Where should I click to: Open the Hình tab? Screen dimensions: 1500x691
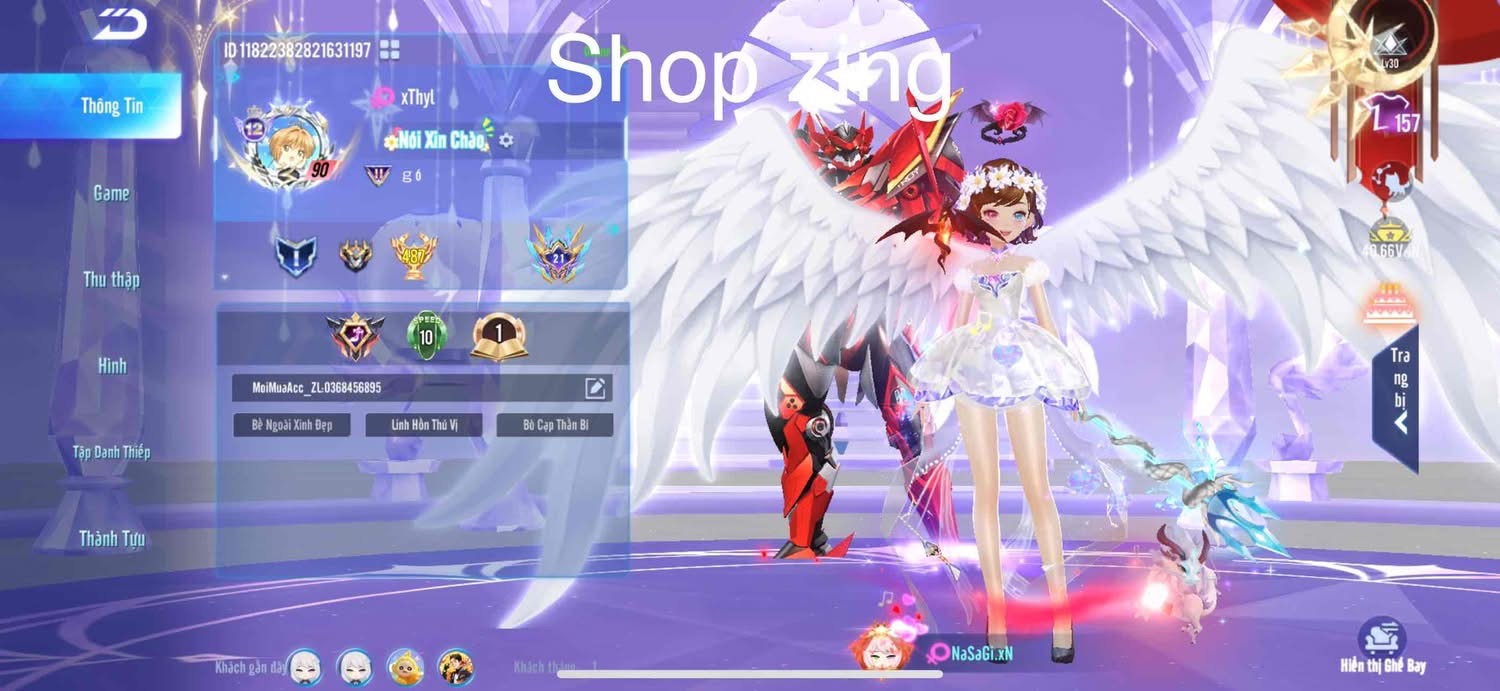[x=112, y=366]
